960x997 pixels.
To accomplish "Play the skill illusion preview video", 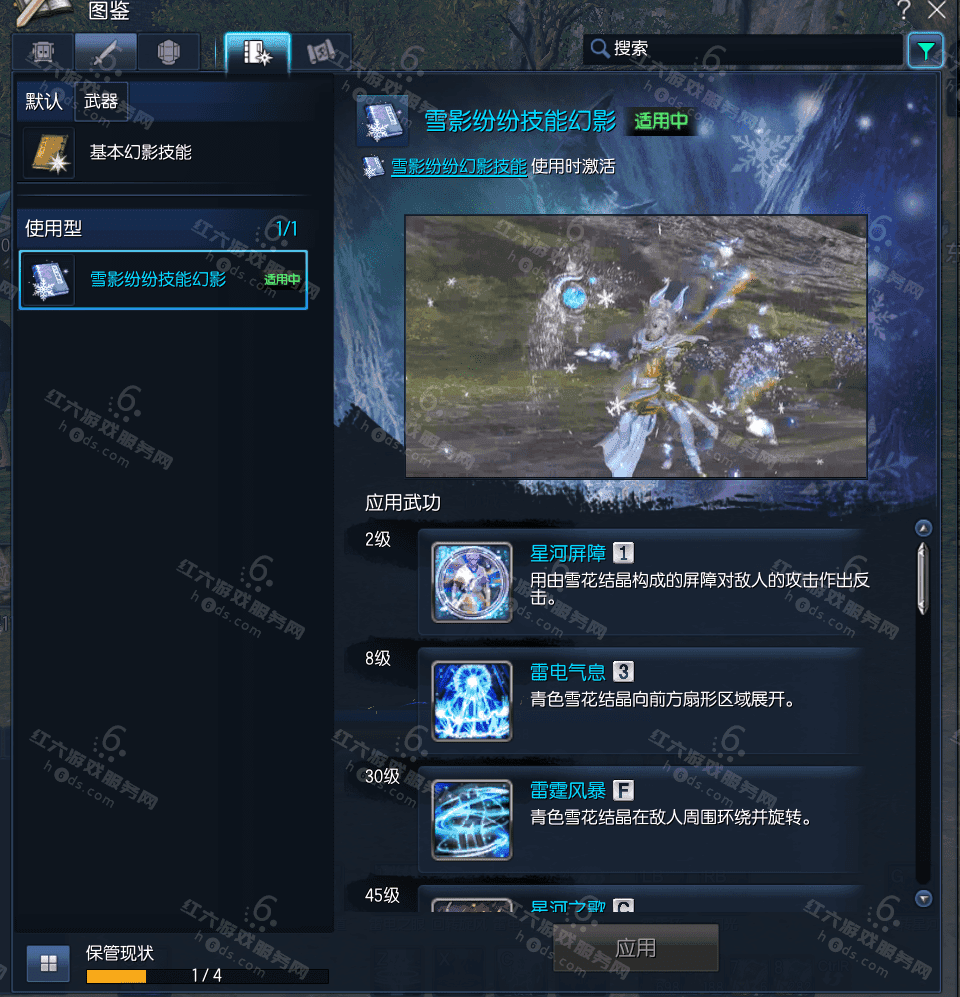I will click(636, 346).
